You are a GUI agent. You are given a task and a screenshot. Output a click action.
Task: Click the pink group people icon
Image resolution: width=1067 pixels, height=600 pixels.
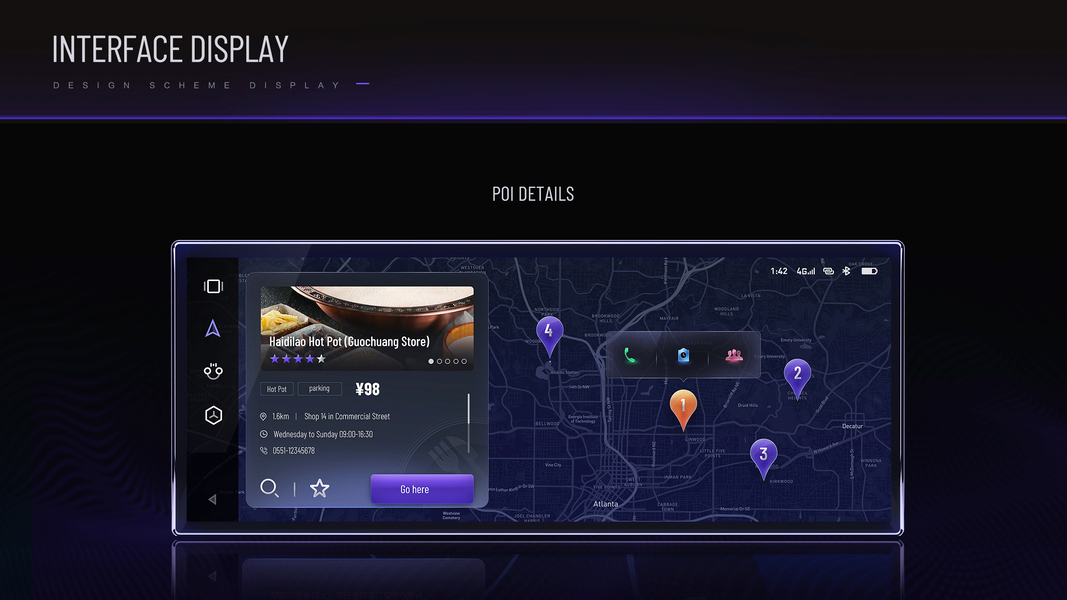[x=735, y=355]
